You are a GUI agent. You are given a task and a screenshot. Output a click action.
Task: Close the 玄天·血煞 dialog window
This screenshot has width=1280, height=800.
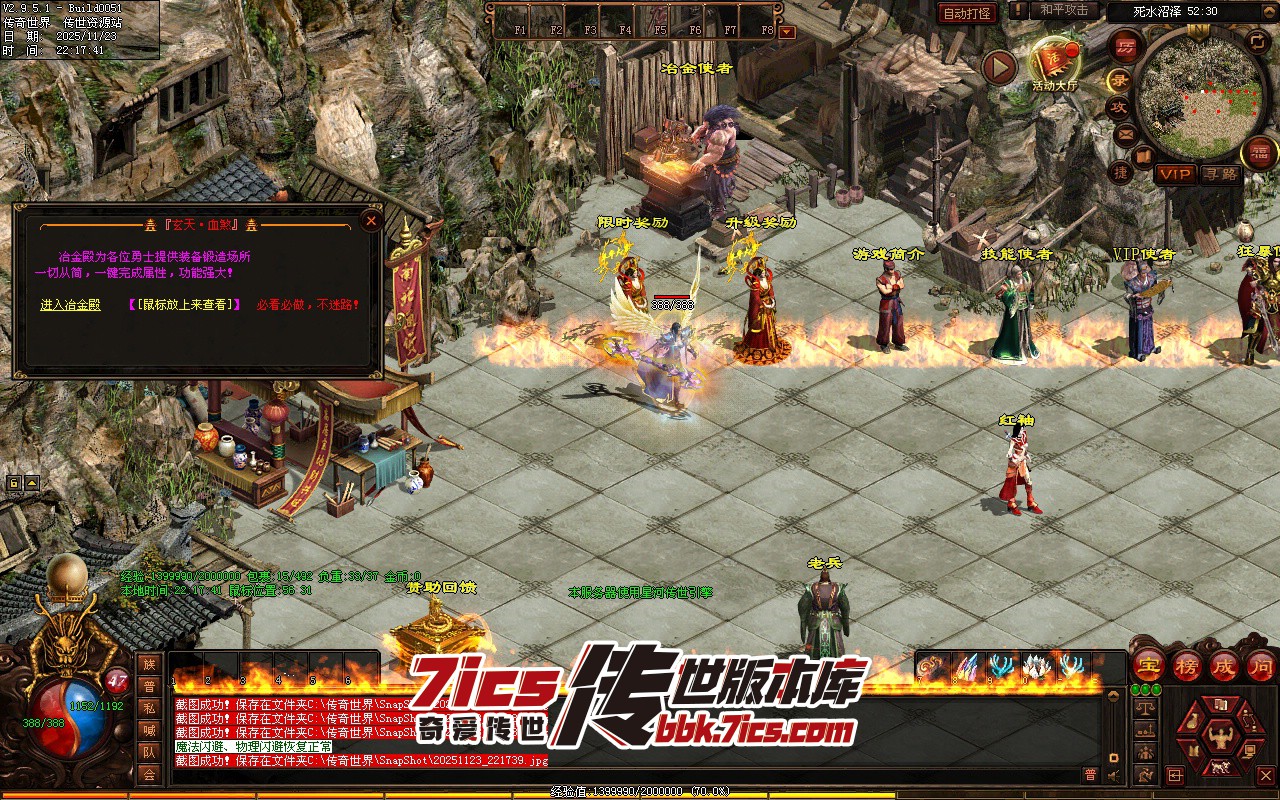coord(371,220)
